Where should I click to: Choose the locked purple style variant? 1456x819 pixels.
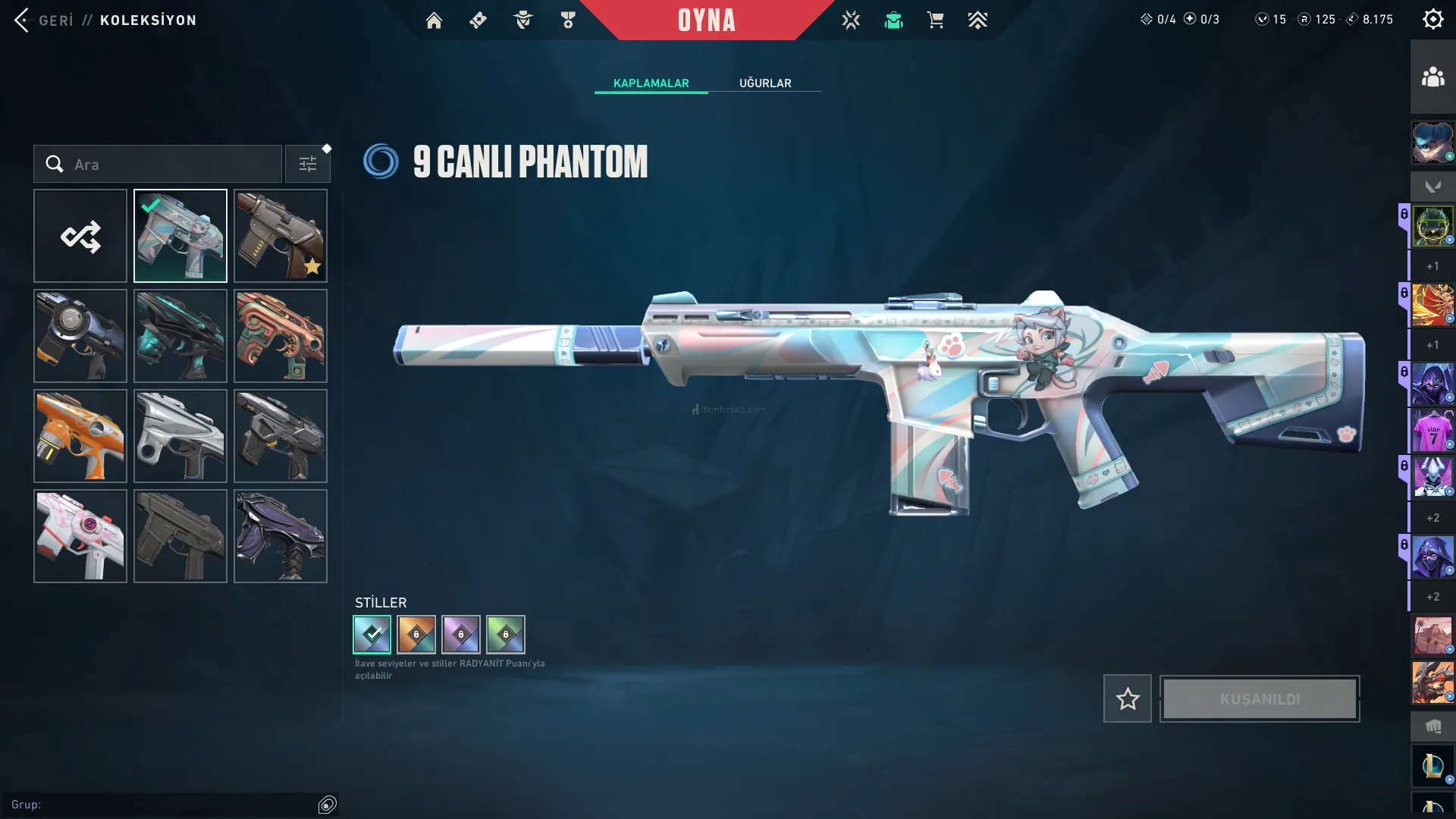(461, 635)
